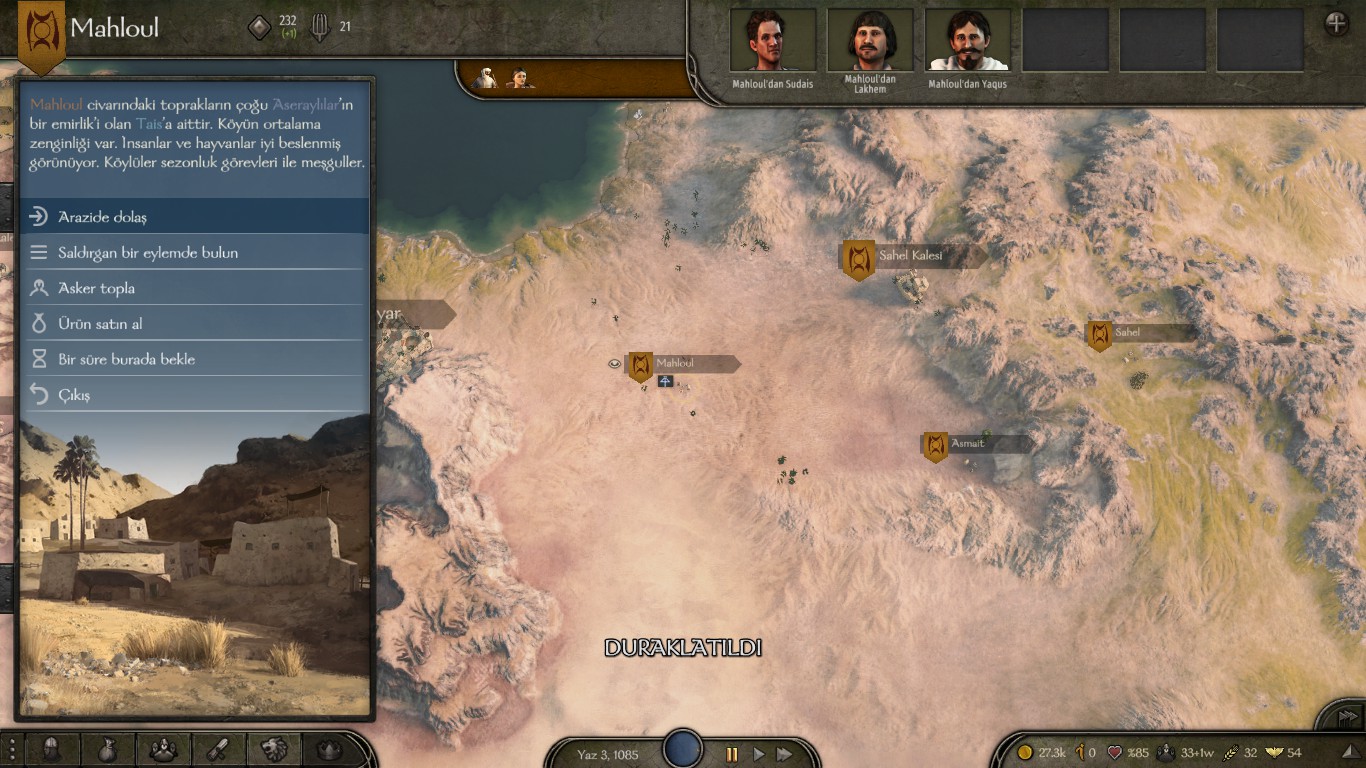Open the kingdom crown icon
This screenshot has width=1366, height=768.
point(329,749)
